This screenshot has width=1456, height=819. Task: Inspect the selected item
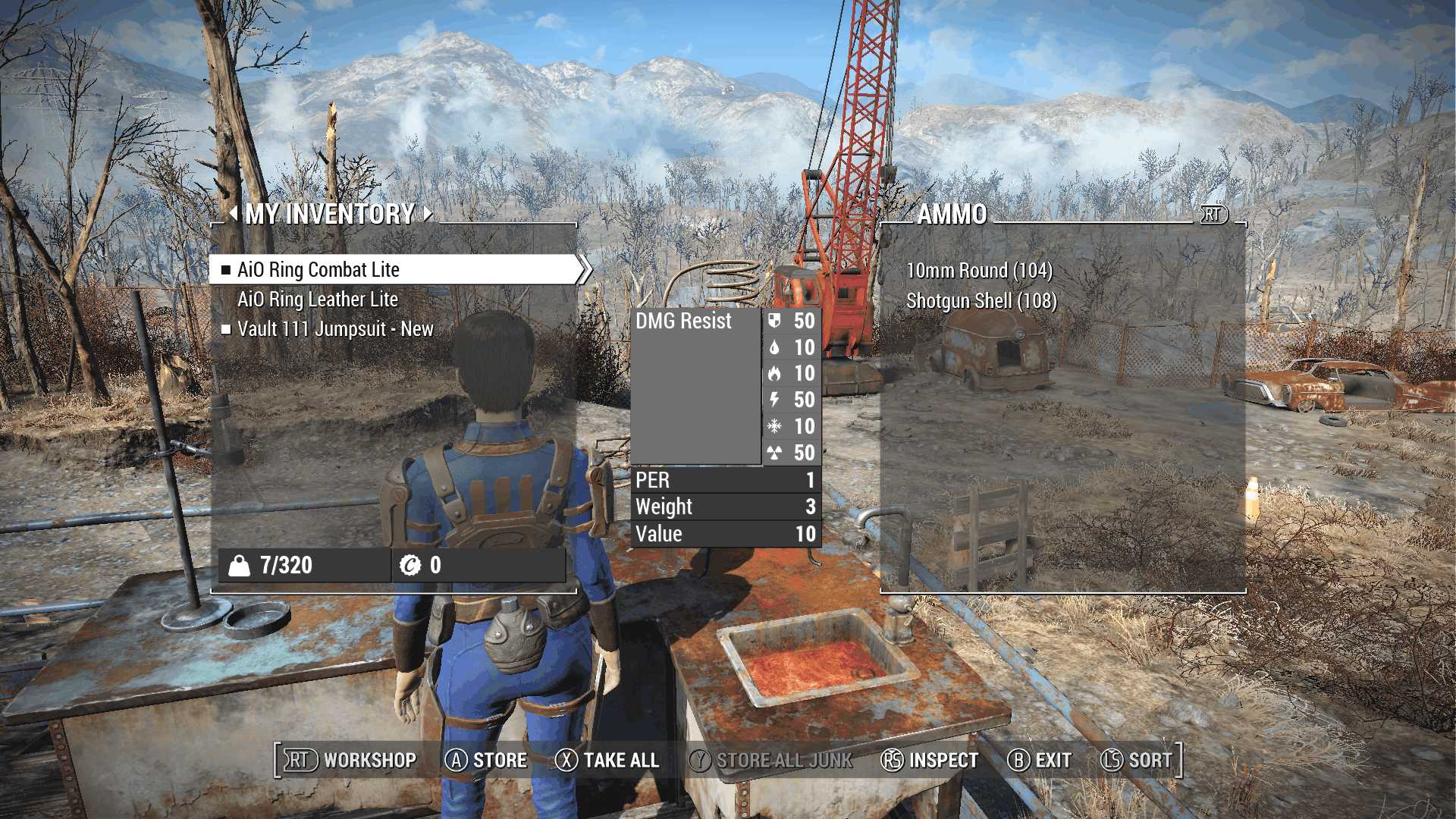[x=930, y=760]
